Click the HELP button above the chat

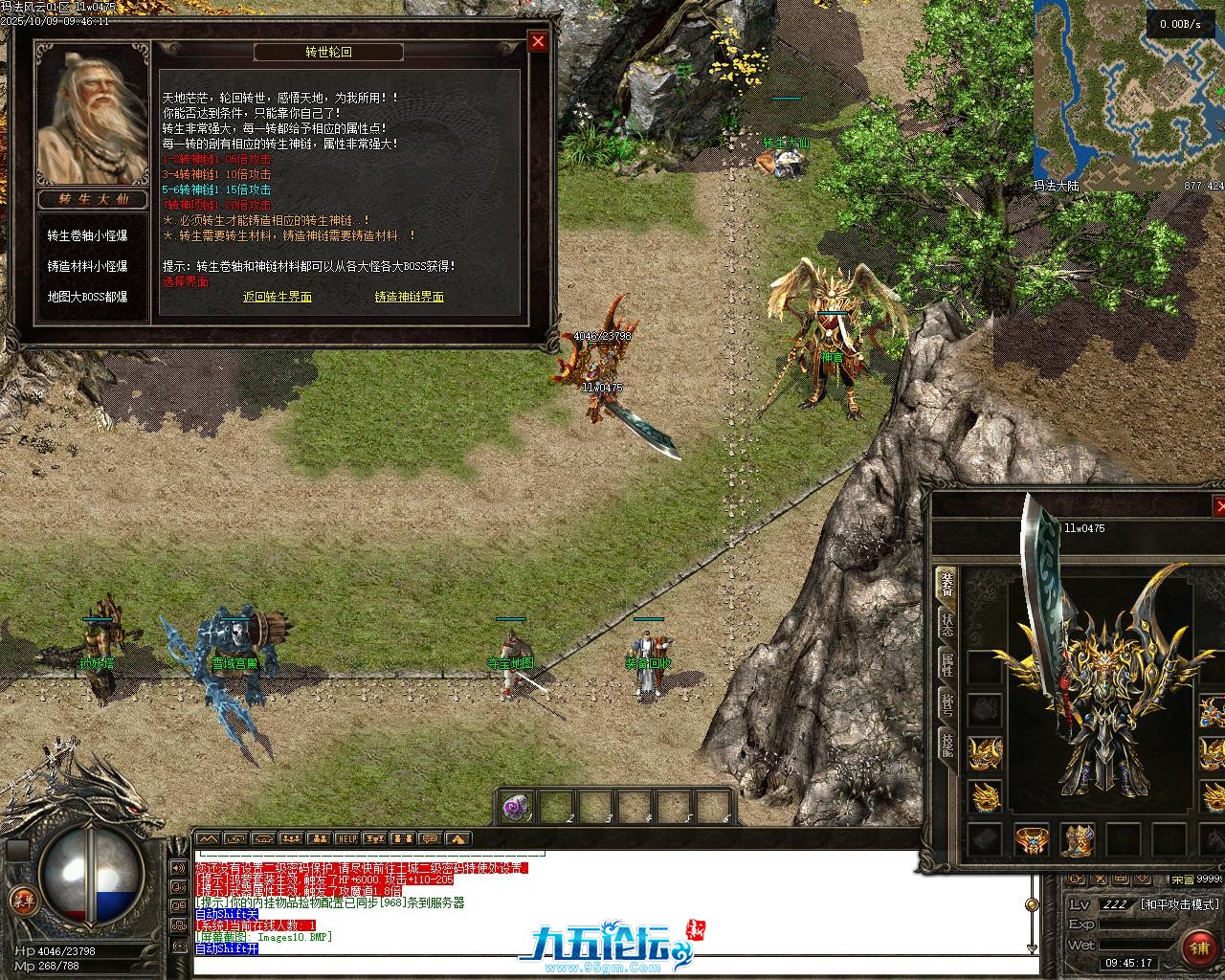(x=346, y=839)
